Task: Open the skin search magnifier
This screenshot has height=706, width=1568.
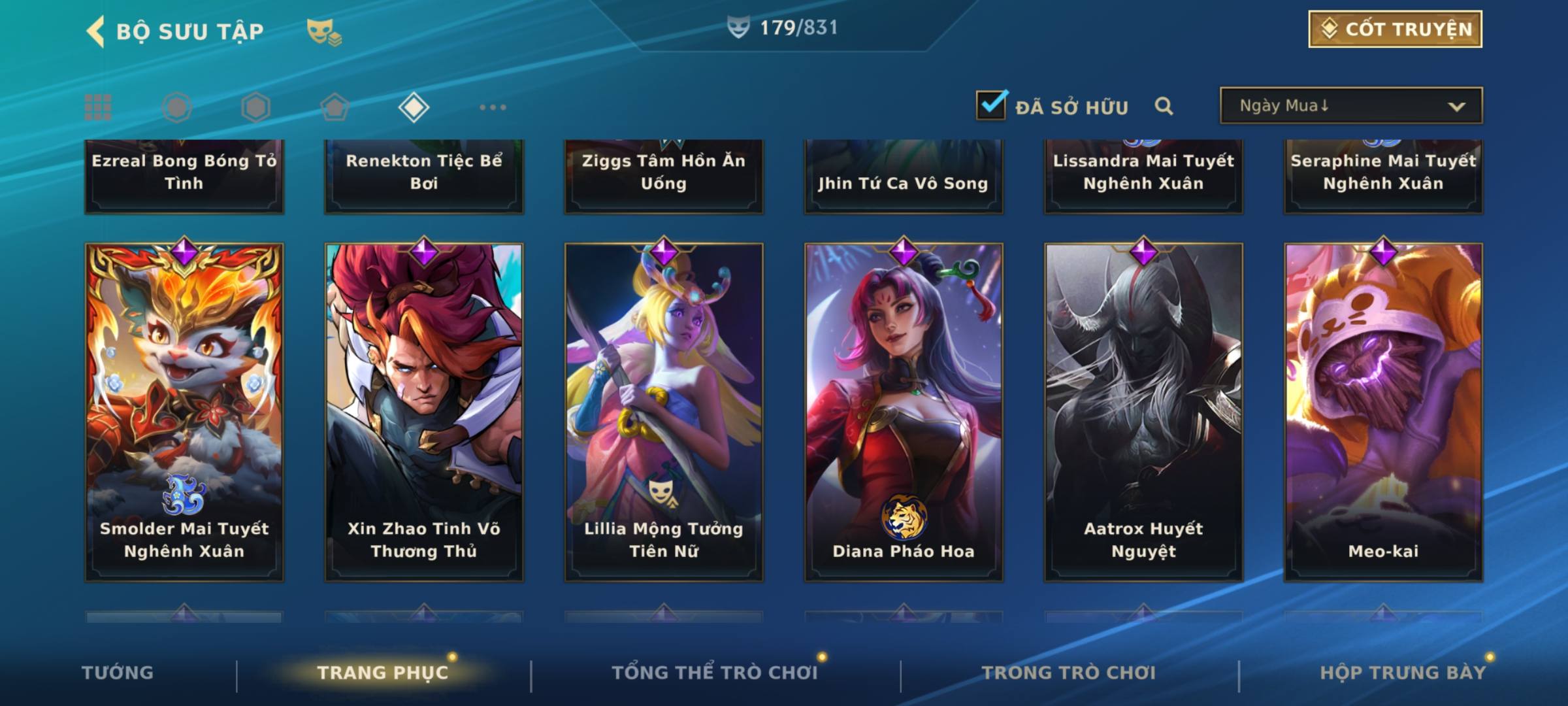Action: [x=1164, y=106]
